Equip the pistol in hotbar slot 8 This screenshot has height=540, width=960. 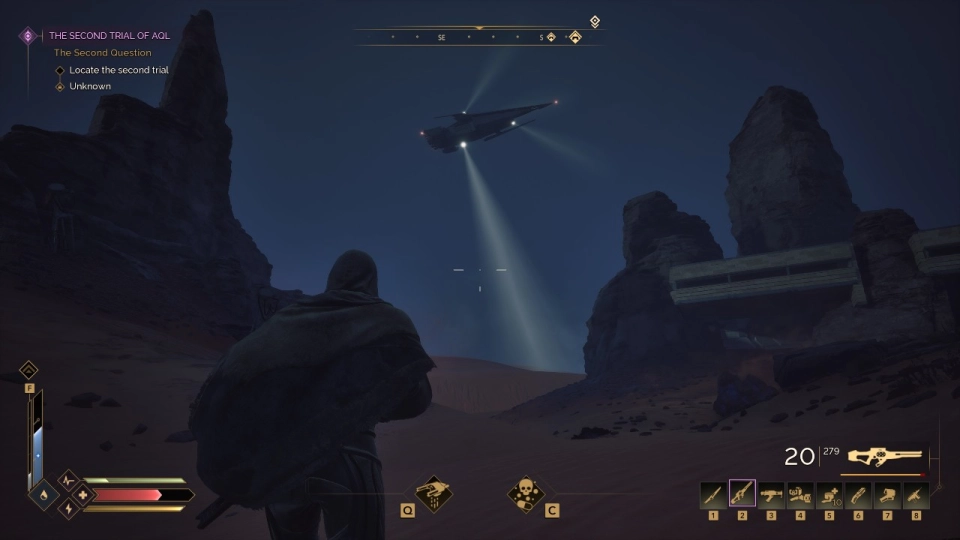pyautogui.click(x=916, y=494)
